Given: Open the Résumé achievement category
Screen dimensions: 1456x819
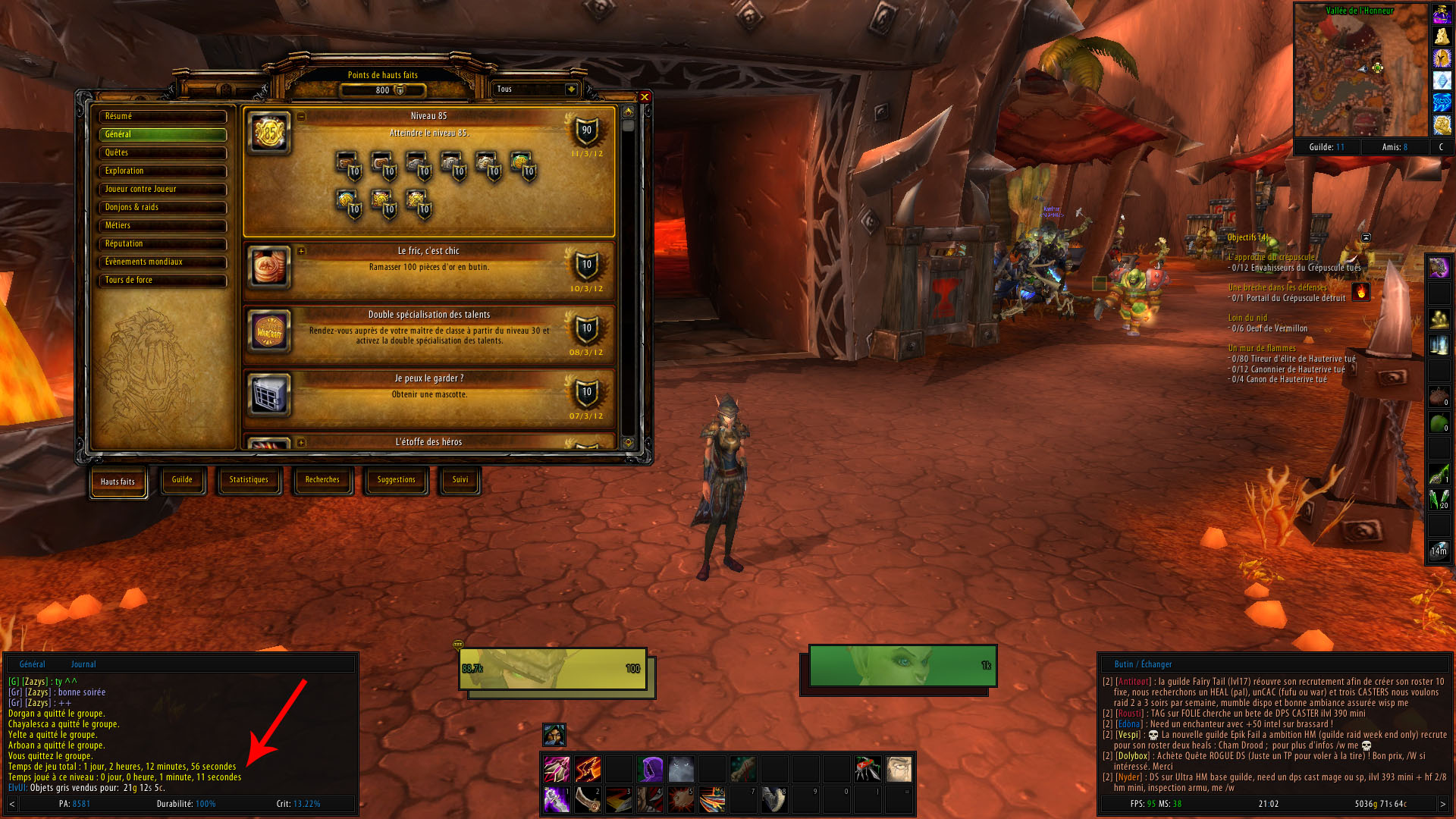Looking at the screenshot, I should point(162,116).
